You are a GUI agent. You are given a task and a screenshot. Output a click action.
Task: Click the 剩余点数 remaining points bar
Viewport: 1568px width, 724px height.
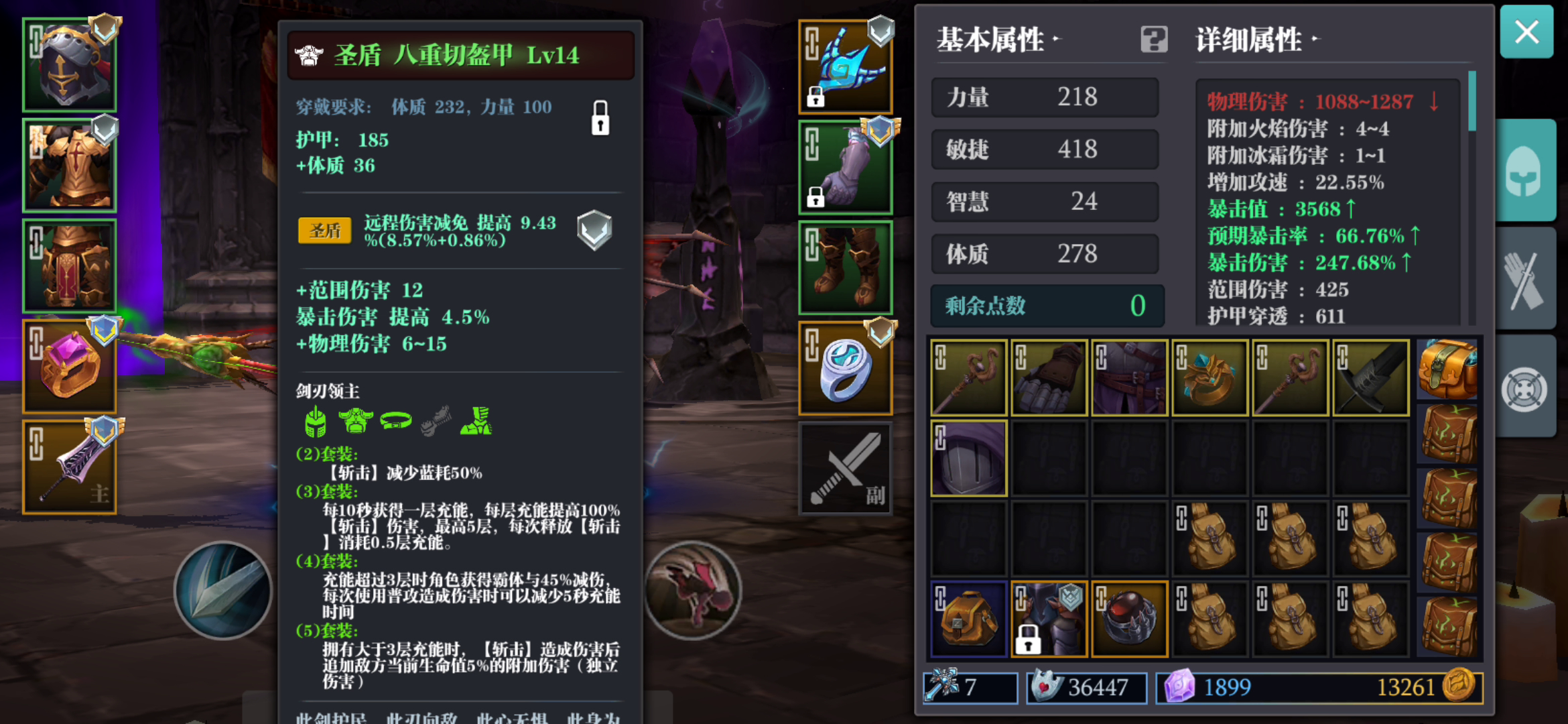[1045, 305]
